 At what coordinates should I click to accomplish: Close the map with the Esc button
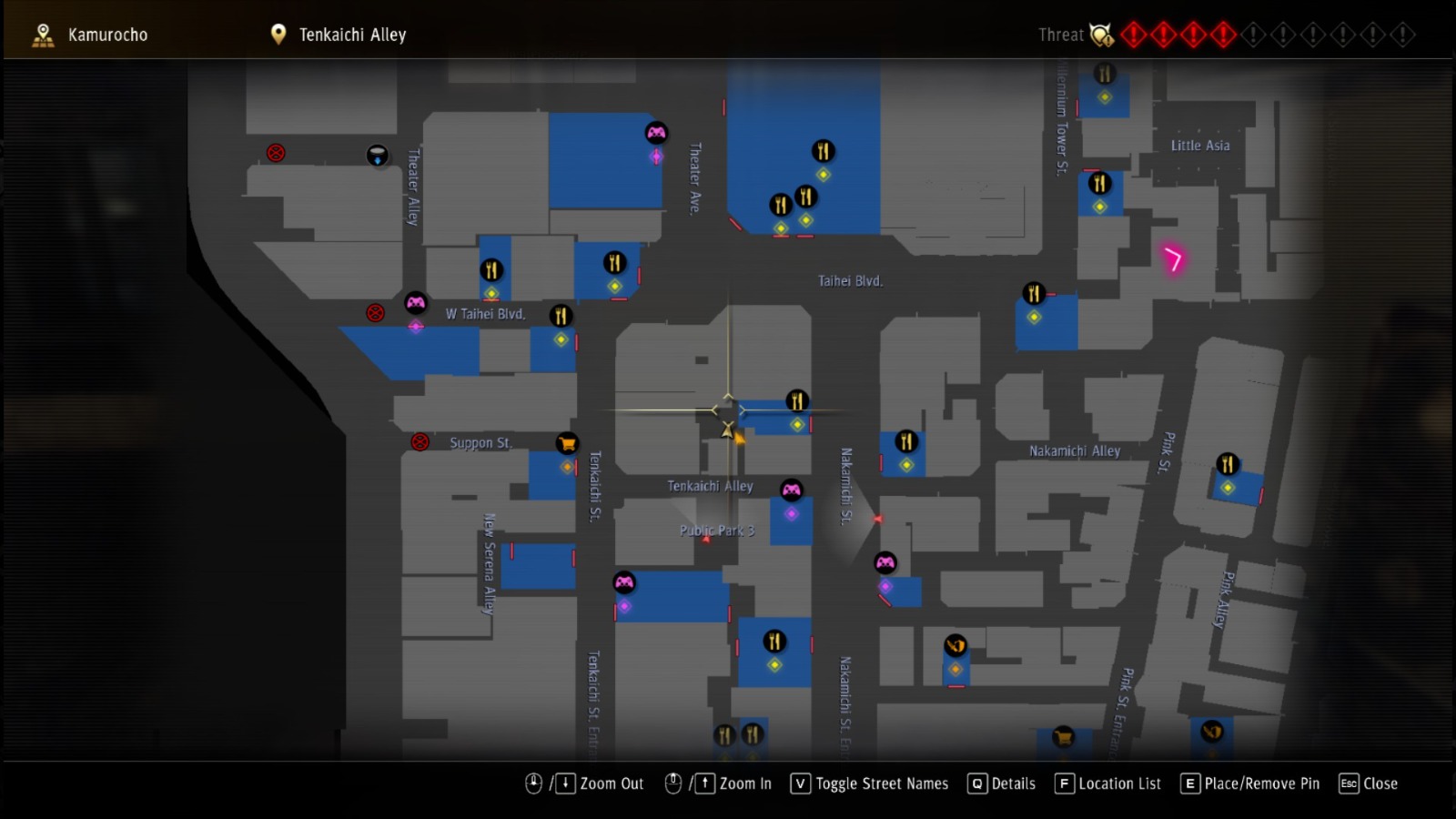click(x=1350, y=784)
